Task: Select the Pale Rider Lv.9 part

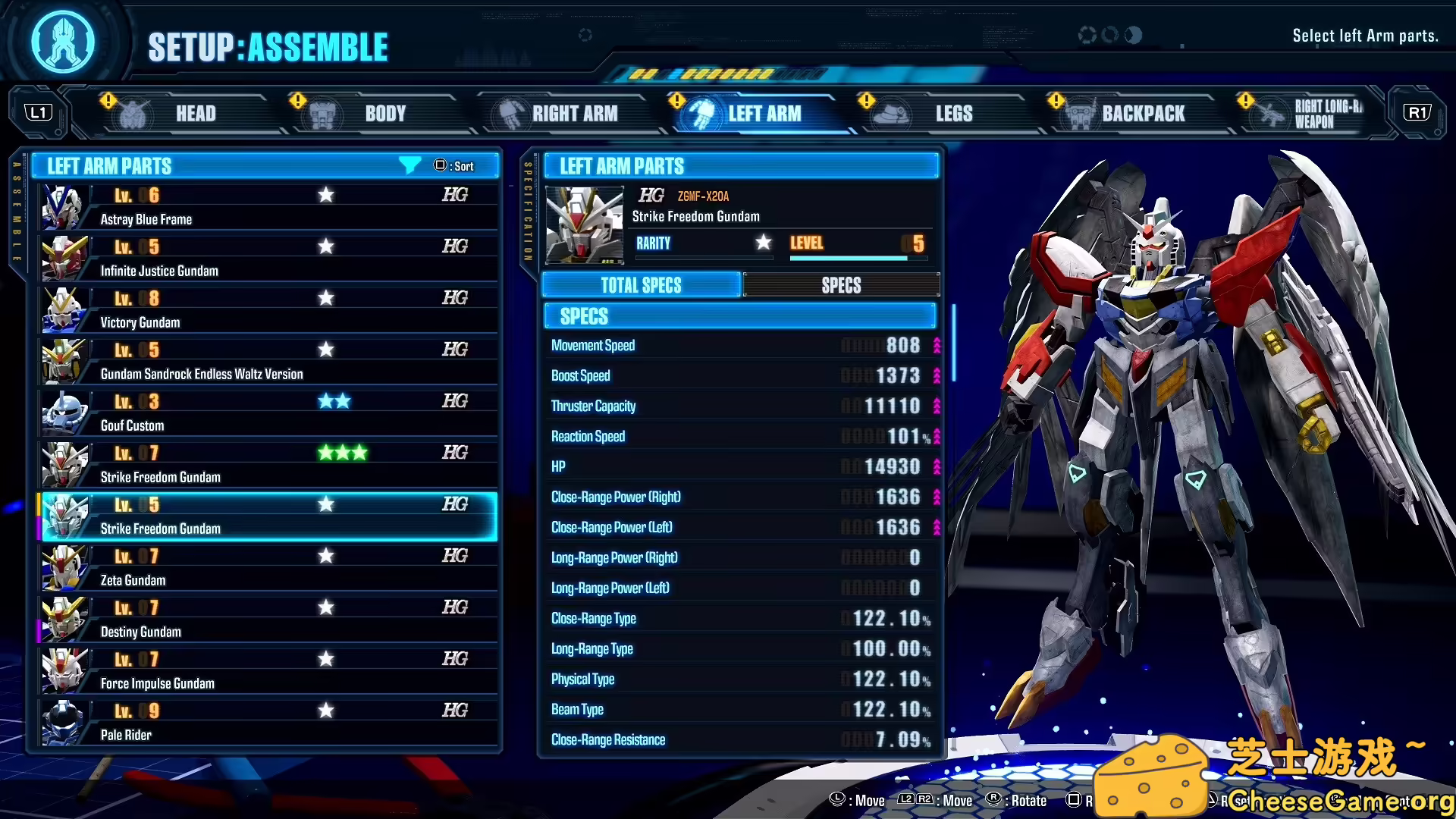Action: 265,720
